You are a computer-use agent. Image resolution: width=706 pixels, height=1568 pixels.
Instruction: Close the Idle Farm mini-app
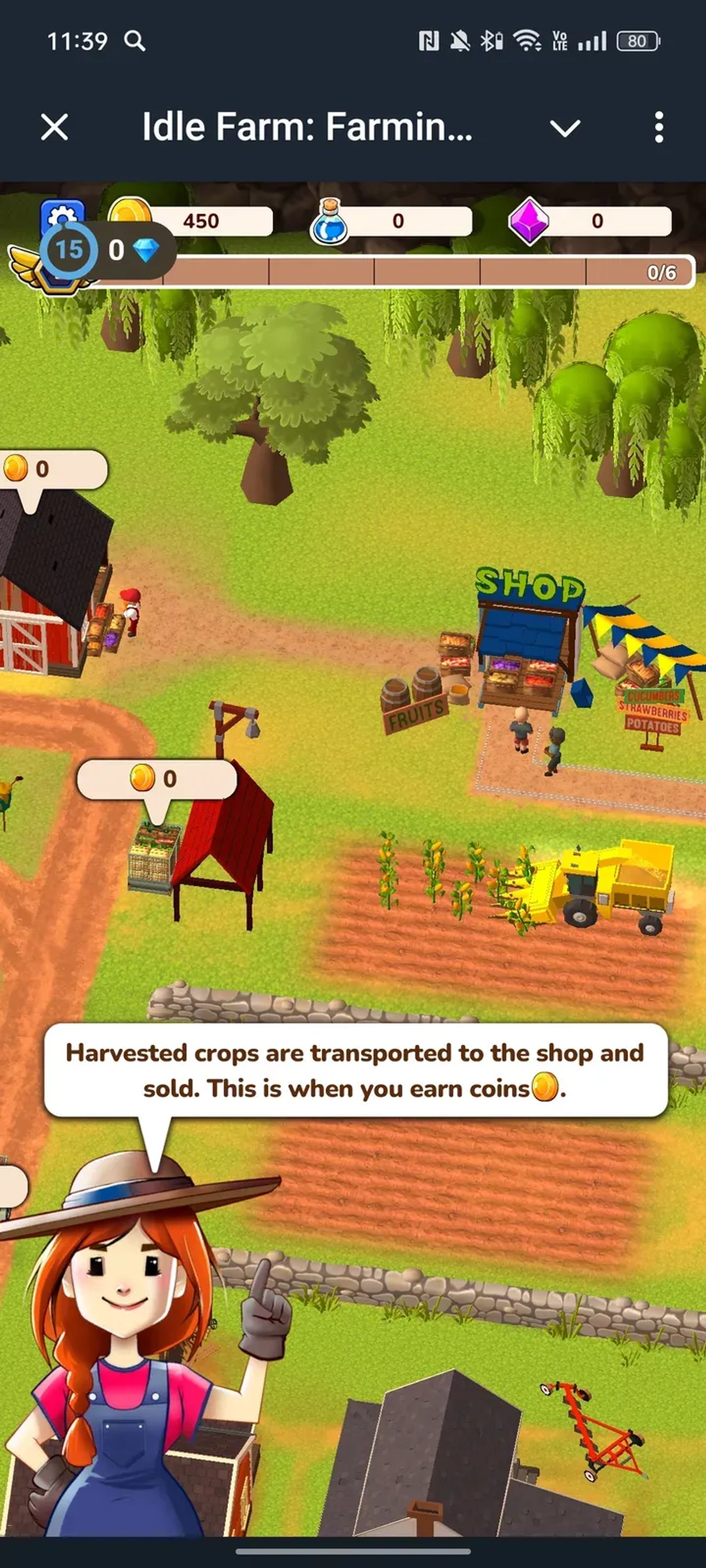pos(54,128)
